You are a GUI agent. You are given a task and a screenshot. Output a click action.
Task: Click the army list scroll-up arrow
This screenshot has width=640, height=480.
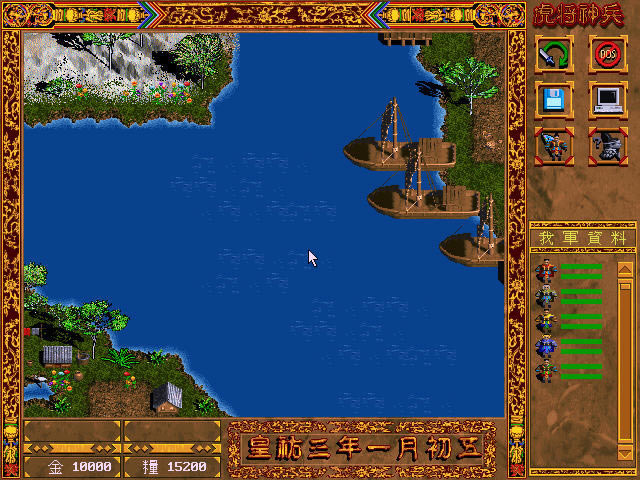[x=625, y=268]
